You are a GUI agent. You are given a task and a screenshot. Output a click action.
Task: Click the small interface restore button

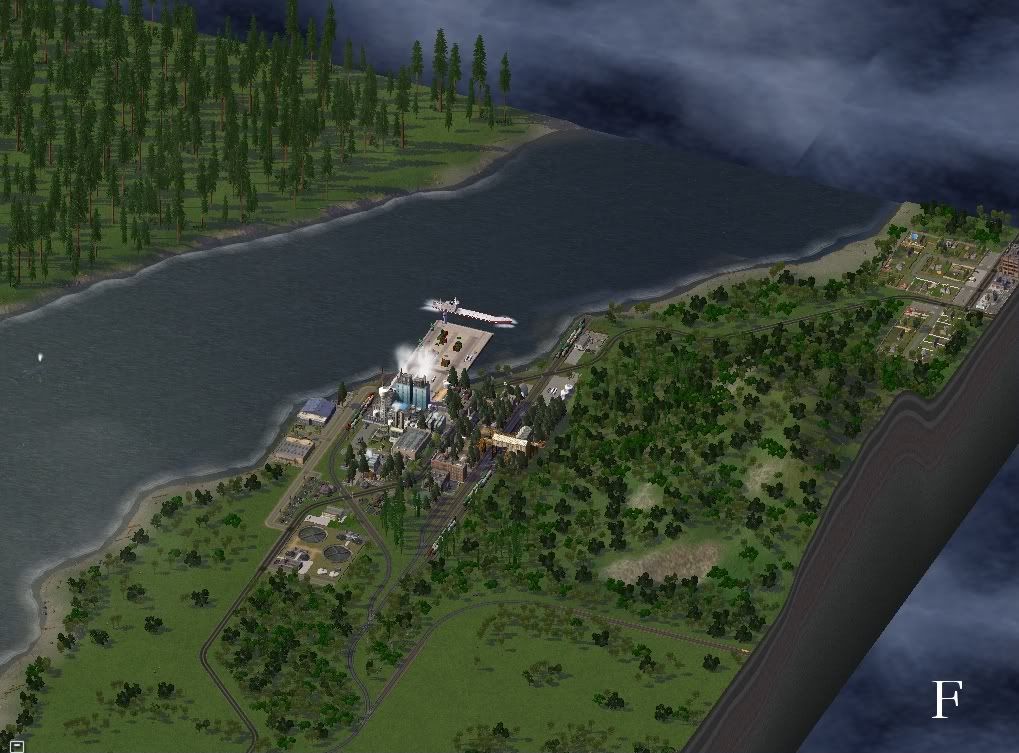pyautogui.click(x=18, y=744)
